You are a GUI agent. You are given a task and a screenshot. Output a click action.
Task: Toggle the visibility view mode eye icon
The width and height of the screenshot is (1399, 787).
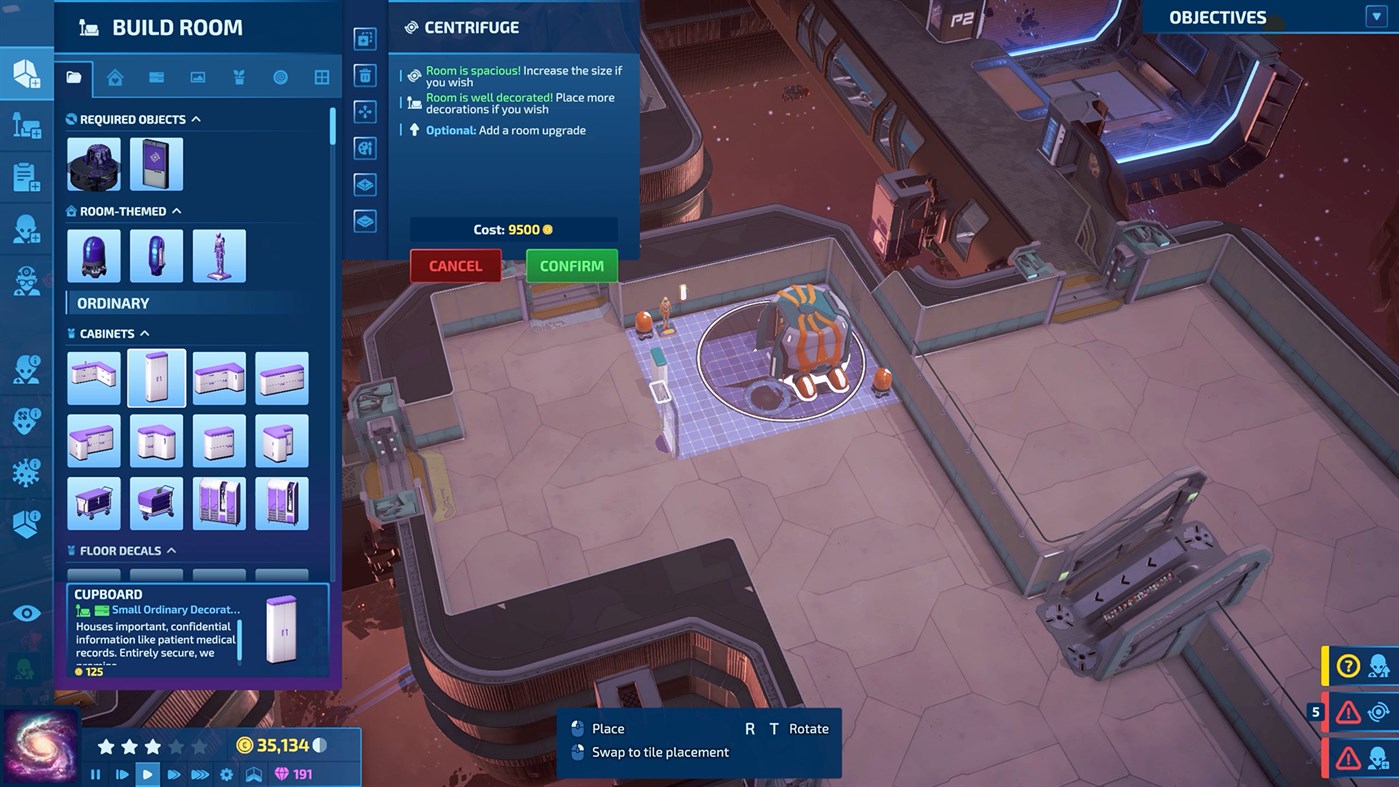[26, 612]
